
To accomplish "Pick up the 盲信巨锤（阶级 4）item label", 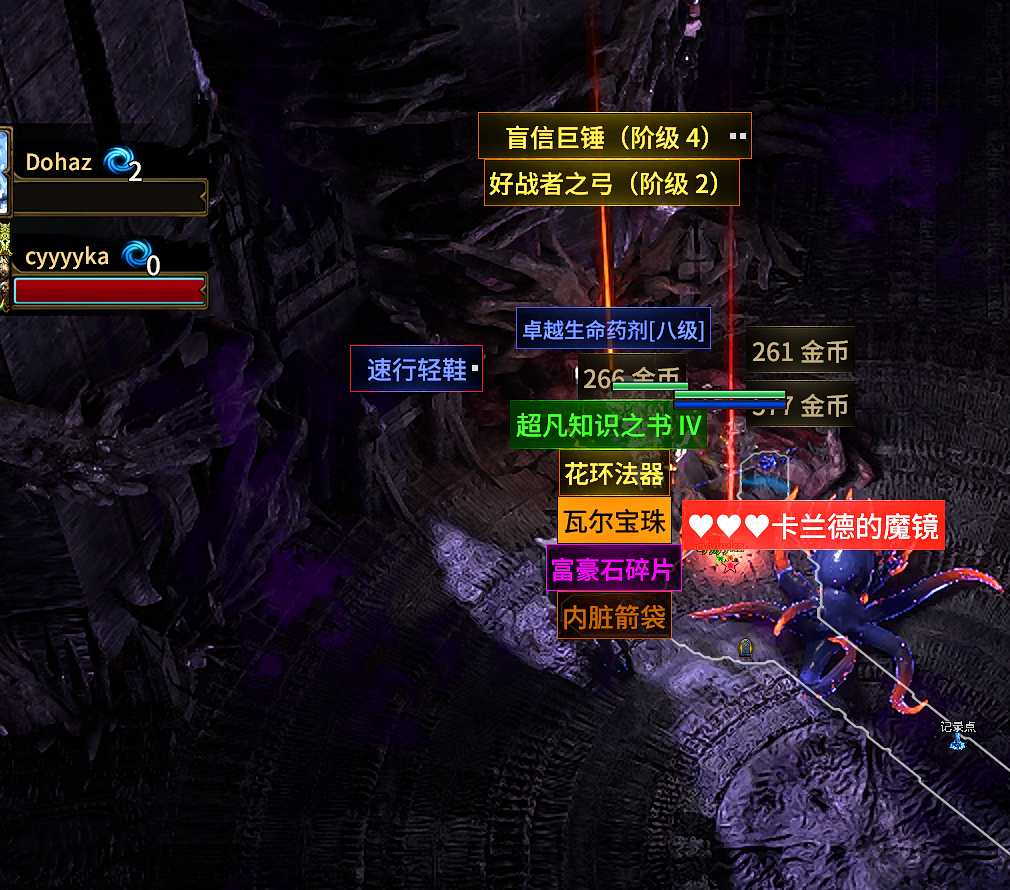I will coord(612,137).
